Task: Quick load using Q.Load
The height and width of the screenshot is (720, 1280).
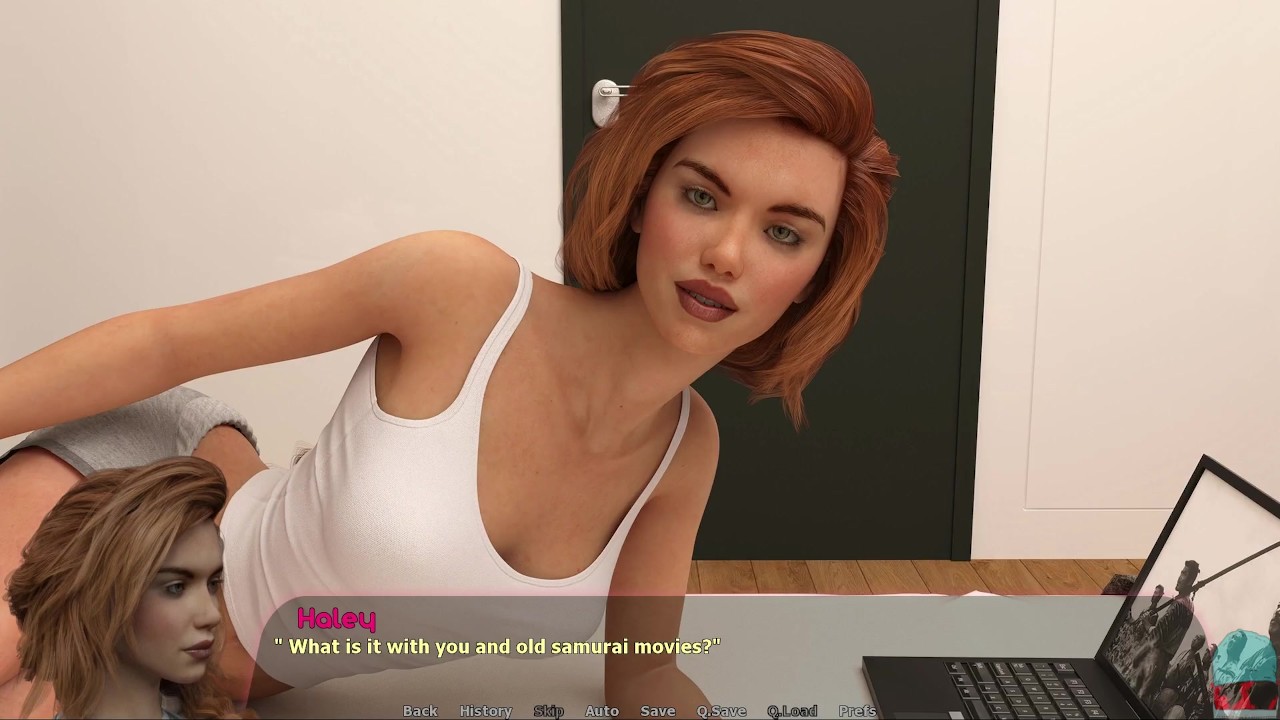Action: click(791, 711)
